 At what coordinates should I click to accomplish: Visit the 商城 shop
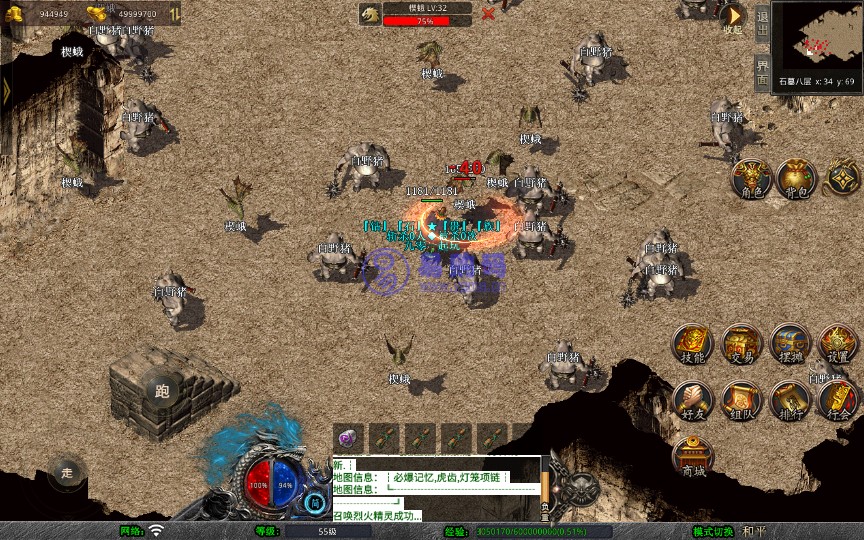pos(692,456)
